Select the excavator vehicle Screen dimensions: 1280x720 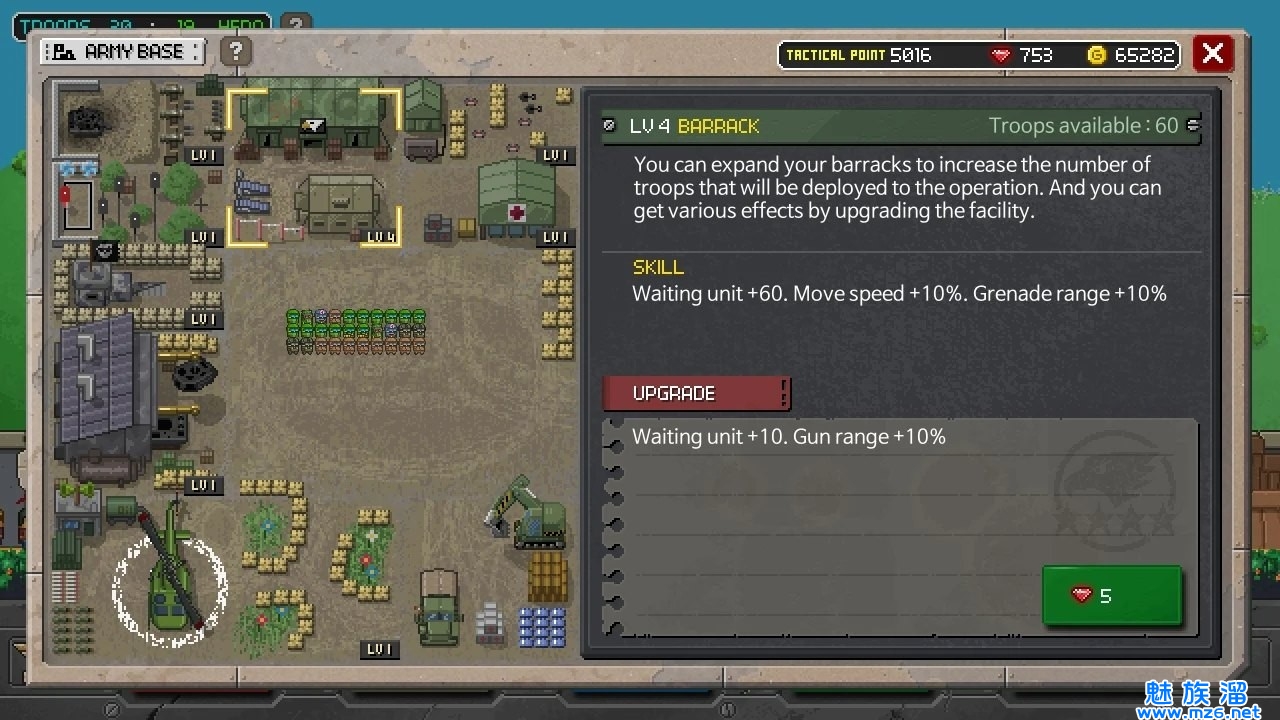point(528,513)
